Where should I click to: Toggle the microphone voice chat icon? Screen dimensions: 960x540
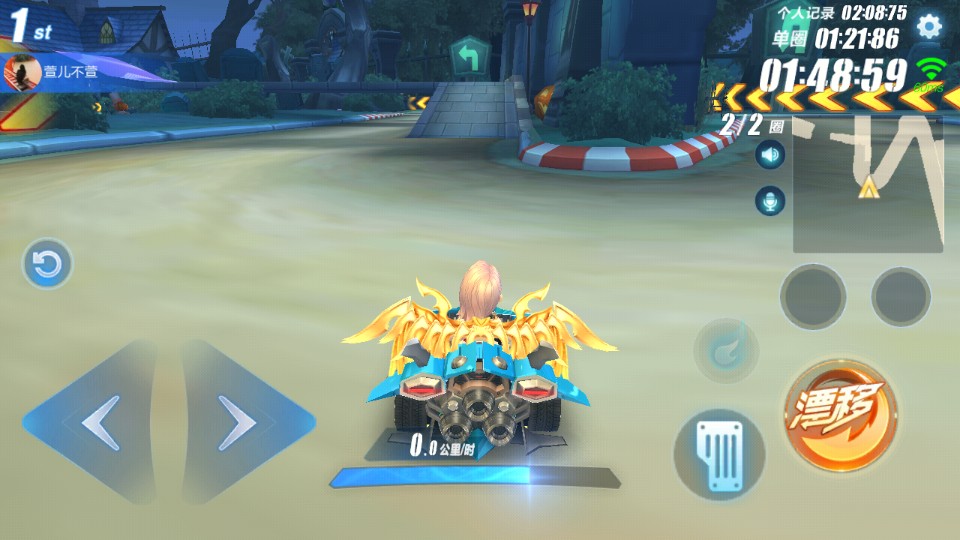(769, 201)
